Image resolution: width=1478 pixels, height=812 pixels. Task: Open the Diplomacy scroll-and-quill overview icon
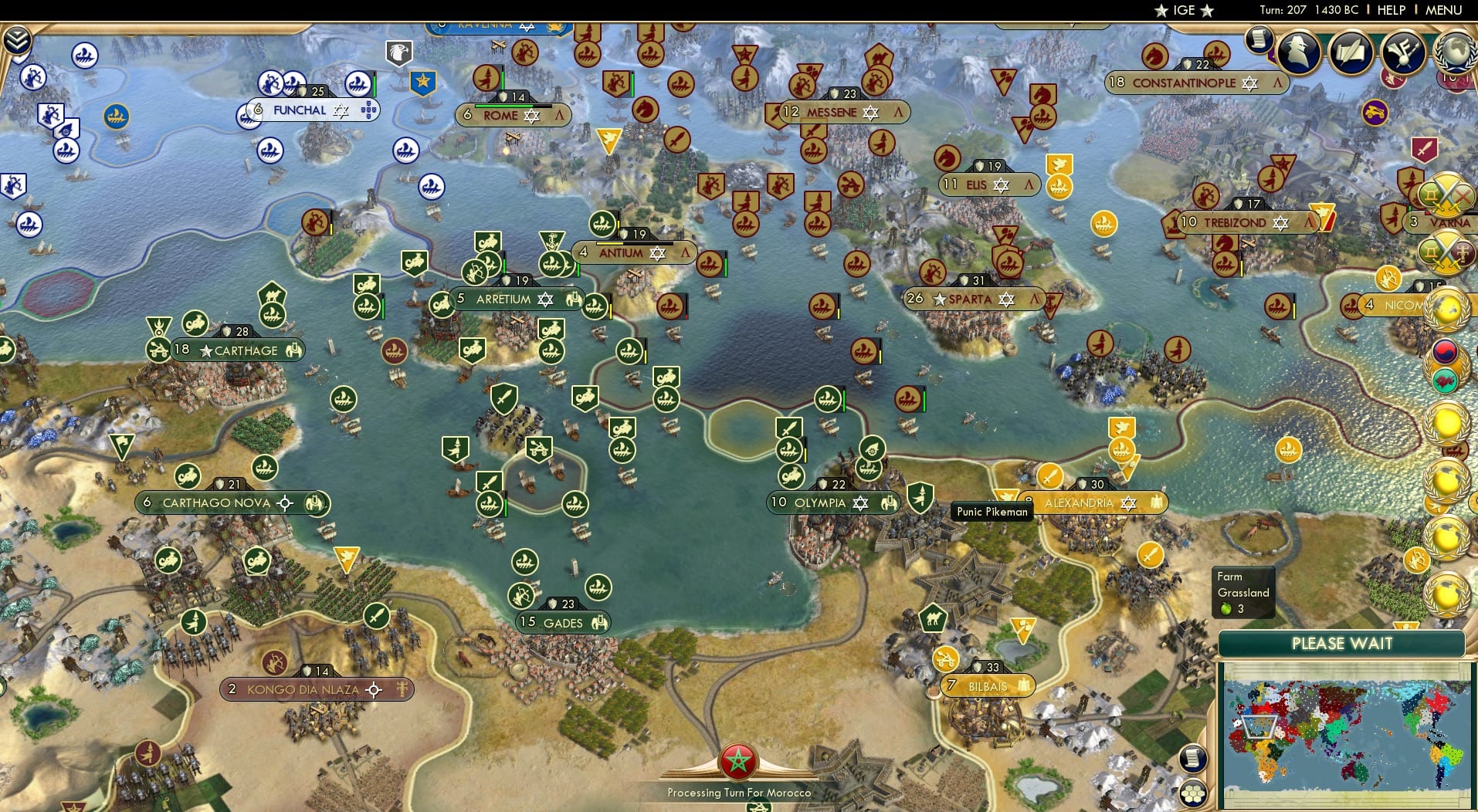[1350, 50]
